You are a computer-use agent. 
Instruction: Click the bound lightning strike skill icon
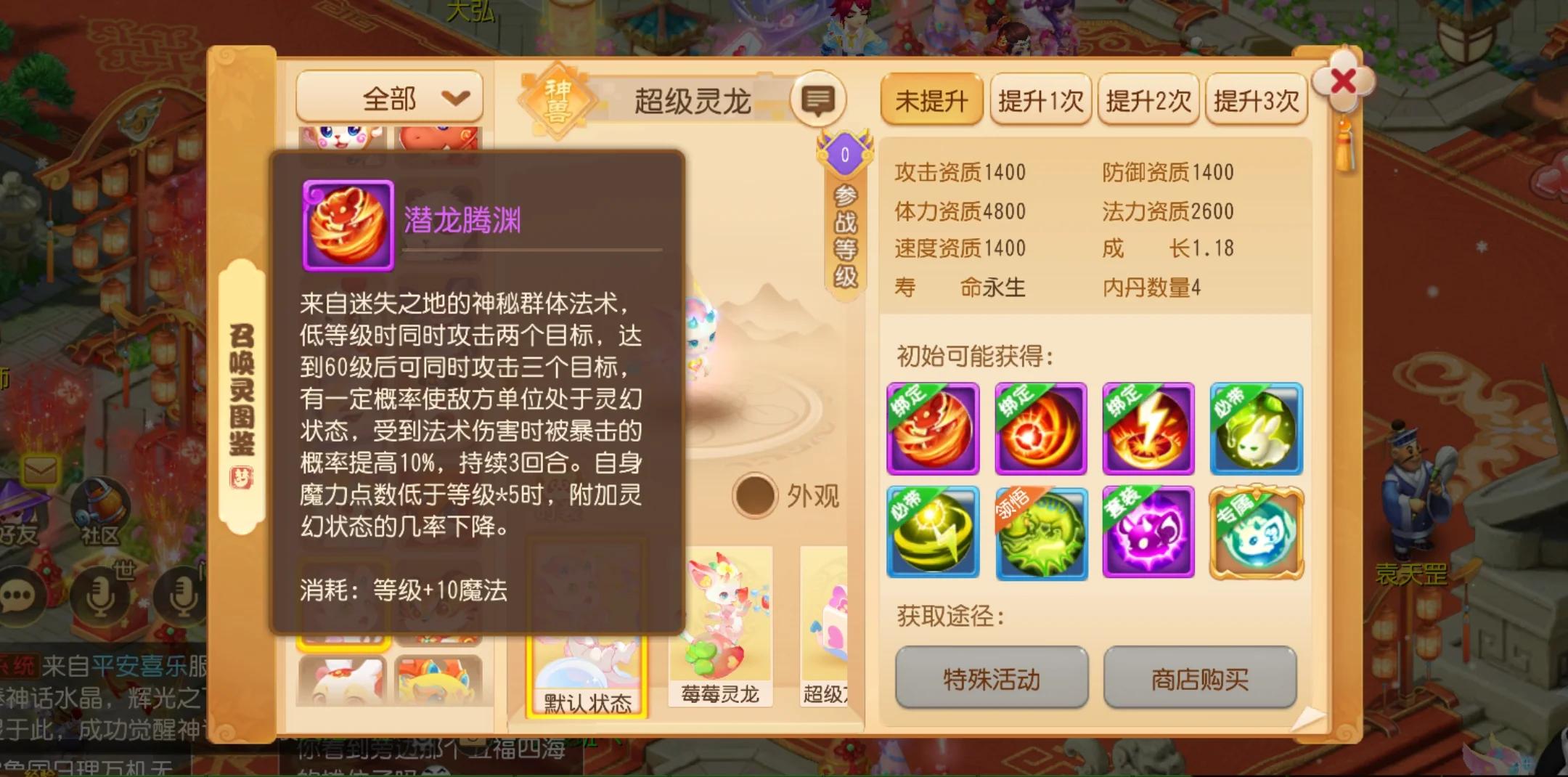point(1149,429)
